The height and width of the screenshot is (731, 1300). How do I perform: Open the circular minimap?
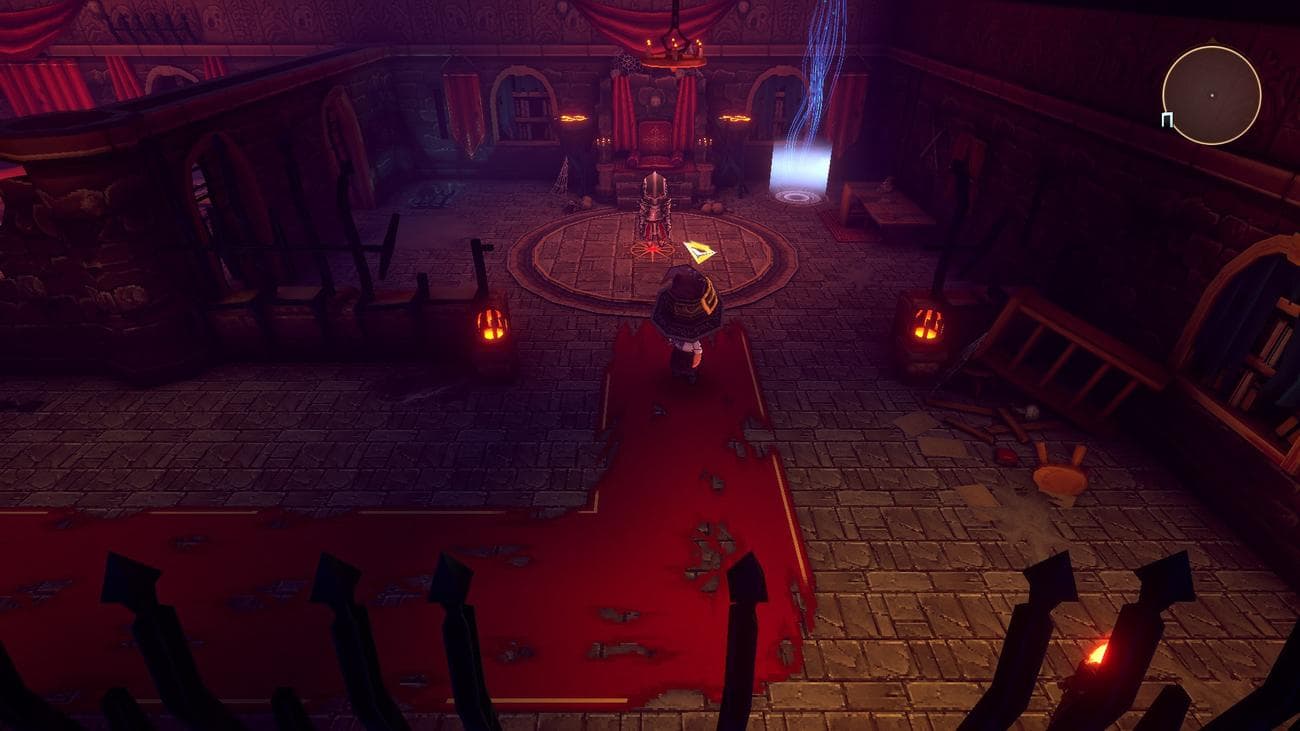pyautogui.click(x=1211, y=95)
